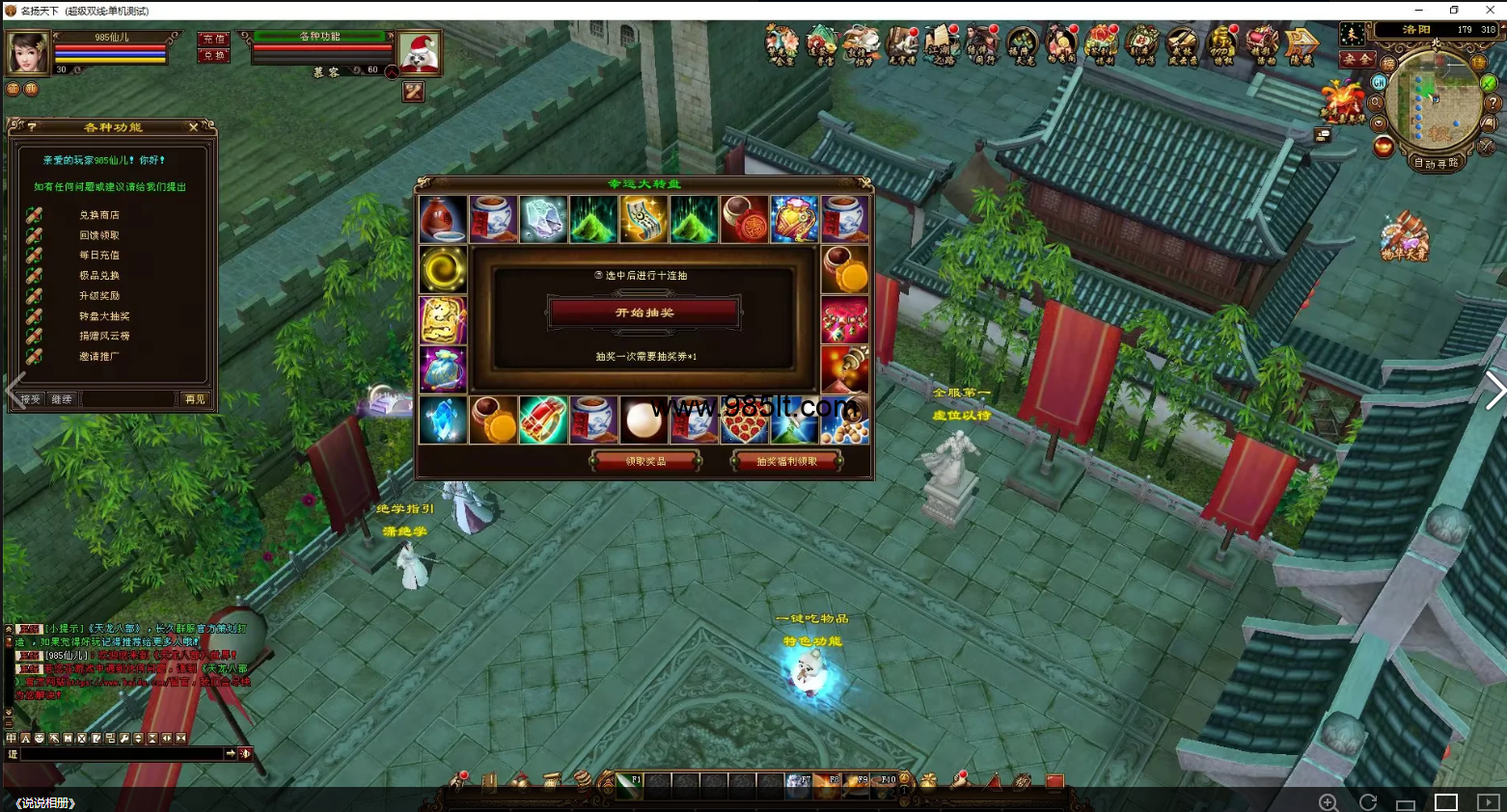Say goodbye with the 再见 button

click(194, 399)
